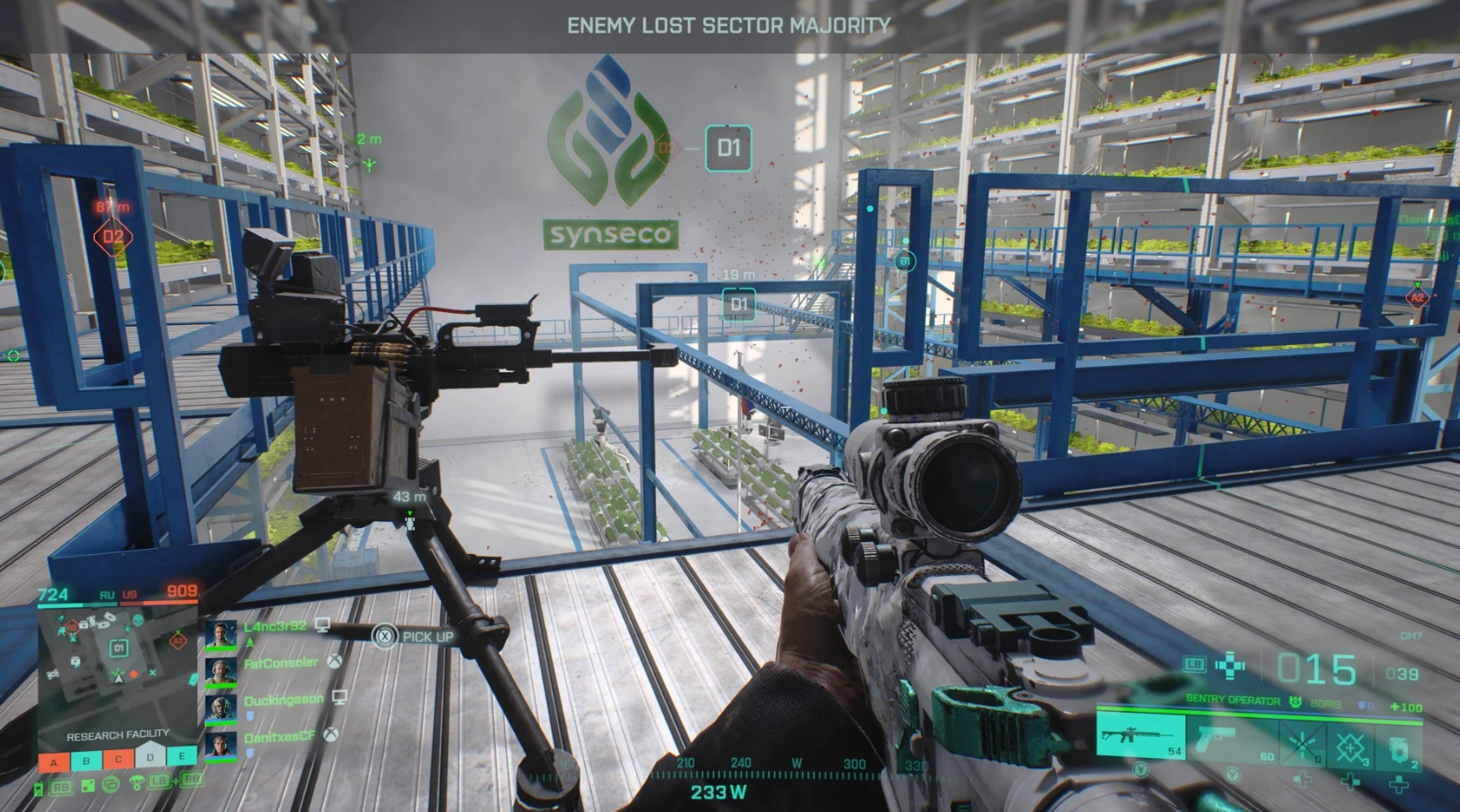
Task: Click the medical crate gadget icon showing 3
Action: [1352, 744]
